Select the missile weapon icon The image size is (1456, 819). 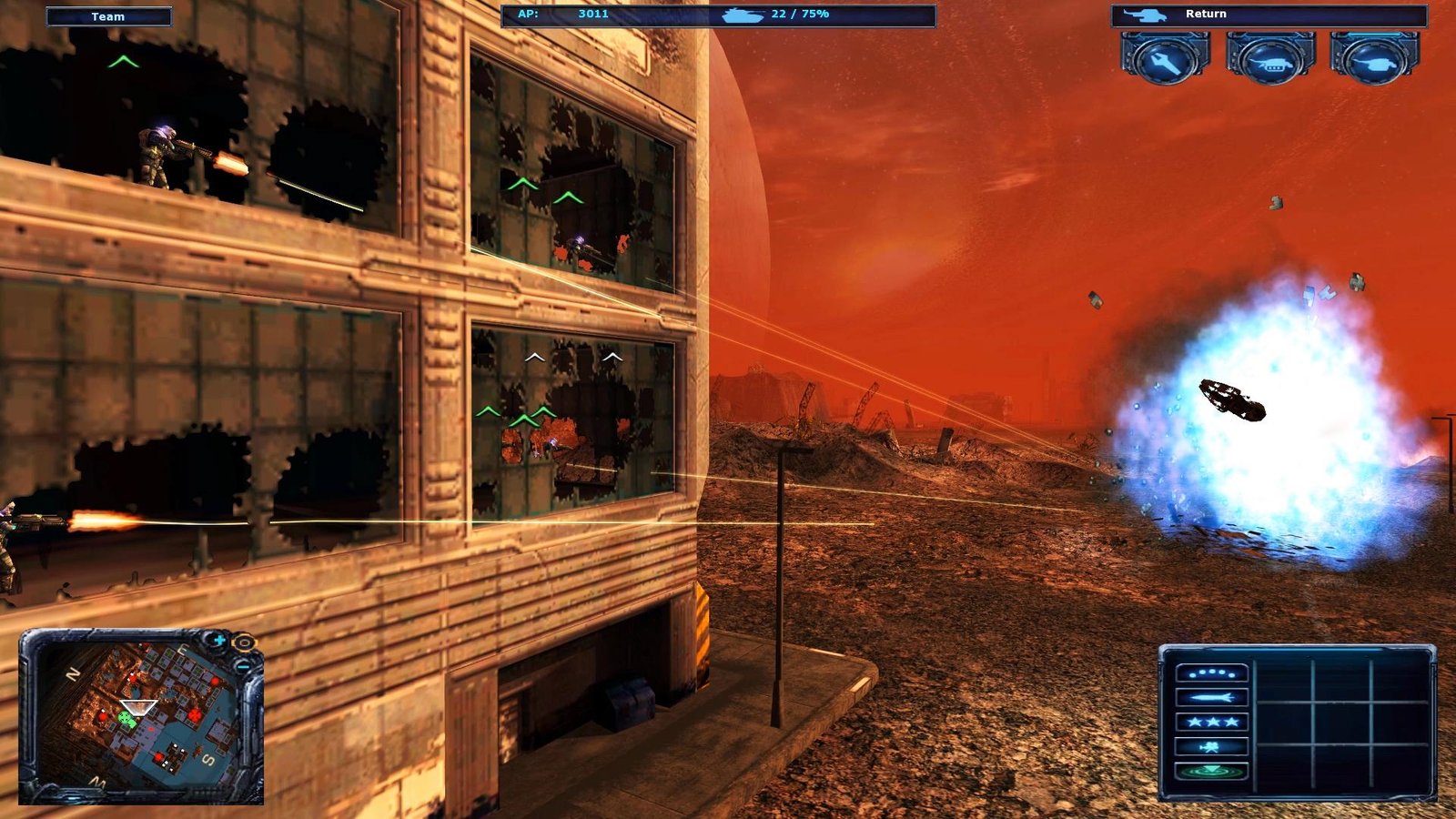pyautogui.click(x=1212, y=697)
